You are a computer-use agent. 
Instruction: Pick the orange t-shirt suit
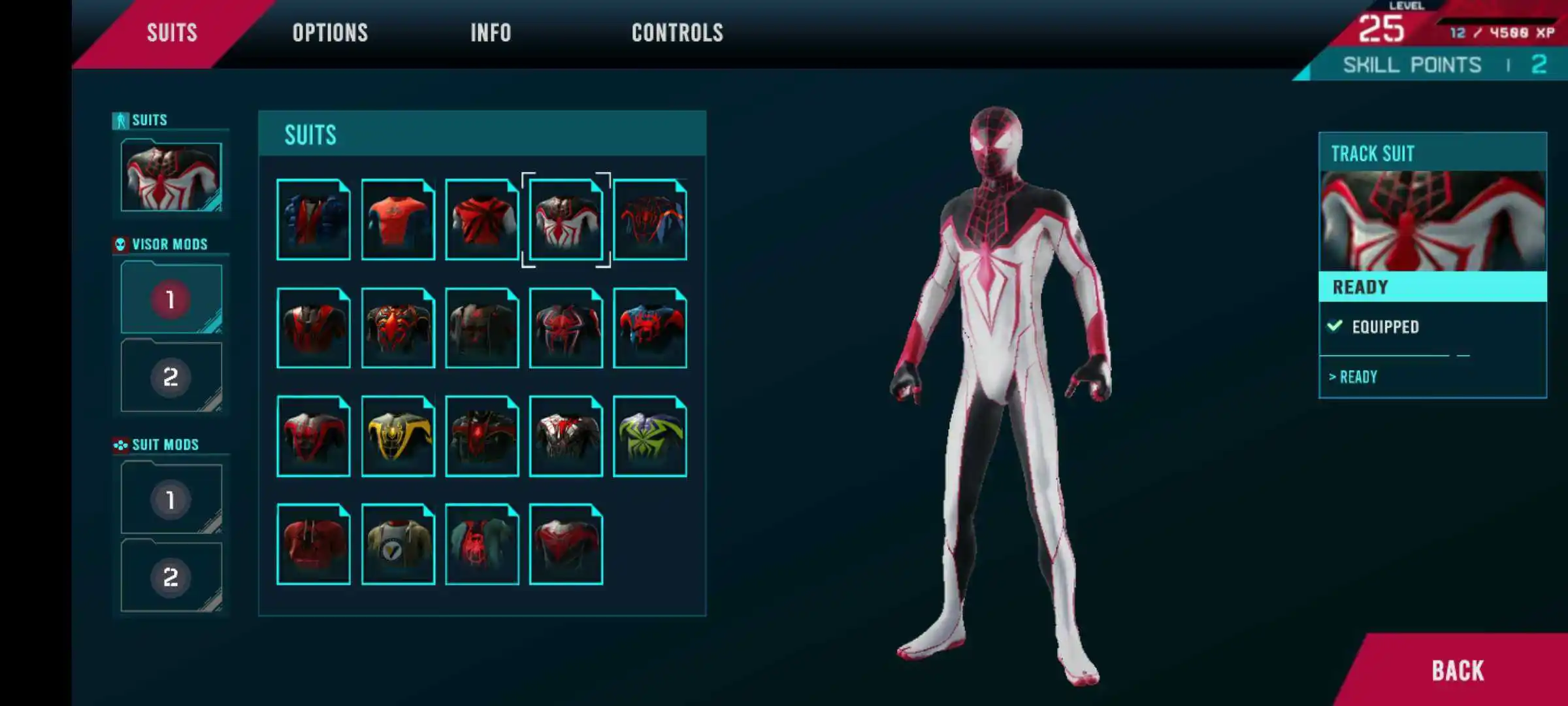pyautogui.click(x=398, y=220)
